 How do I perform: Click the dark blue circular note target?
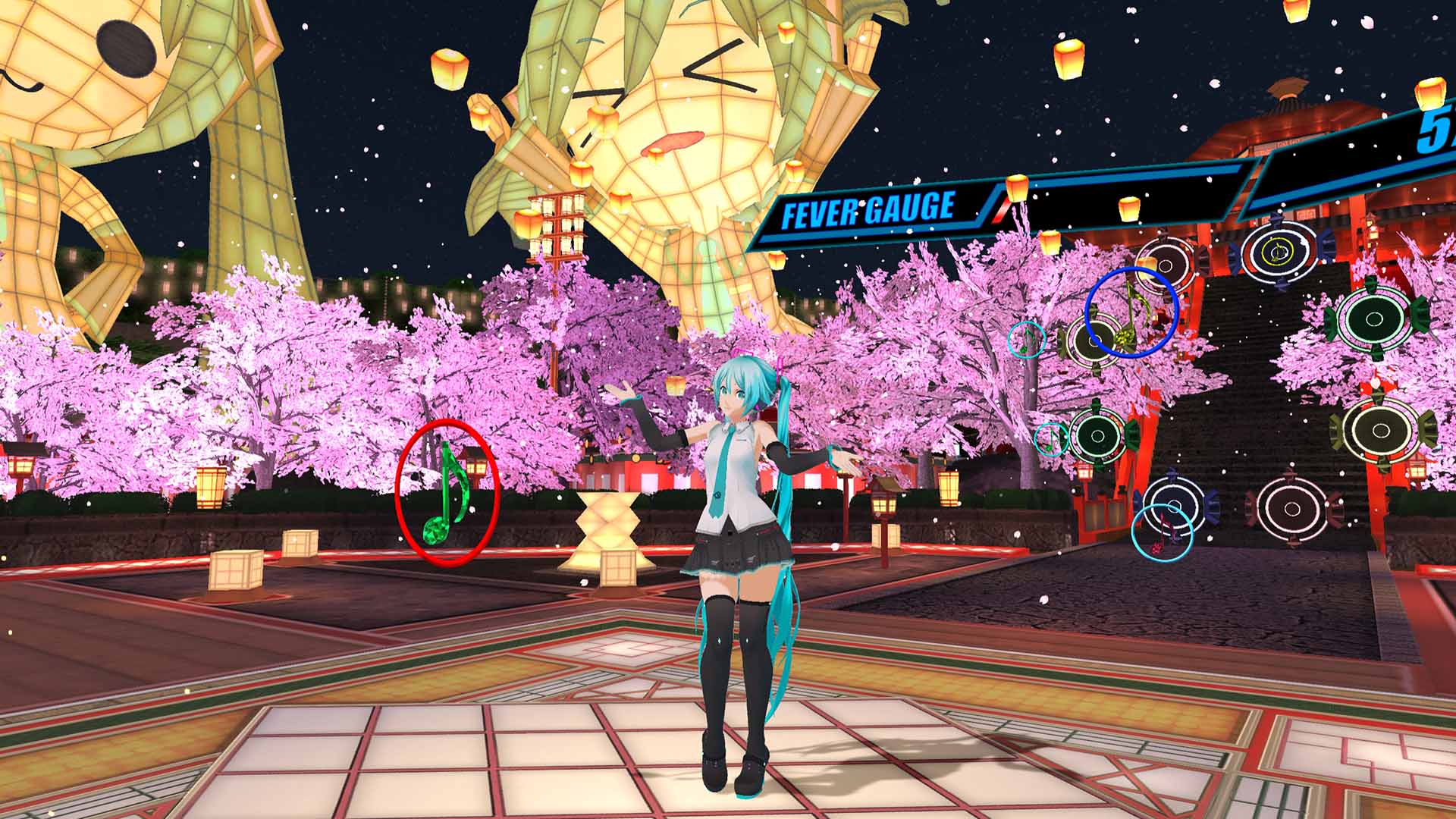tap(1176, 504)
